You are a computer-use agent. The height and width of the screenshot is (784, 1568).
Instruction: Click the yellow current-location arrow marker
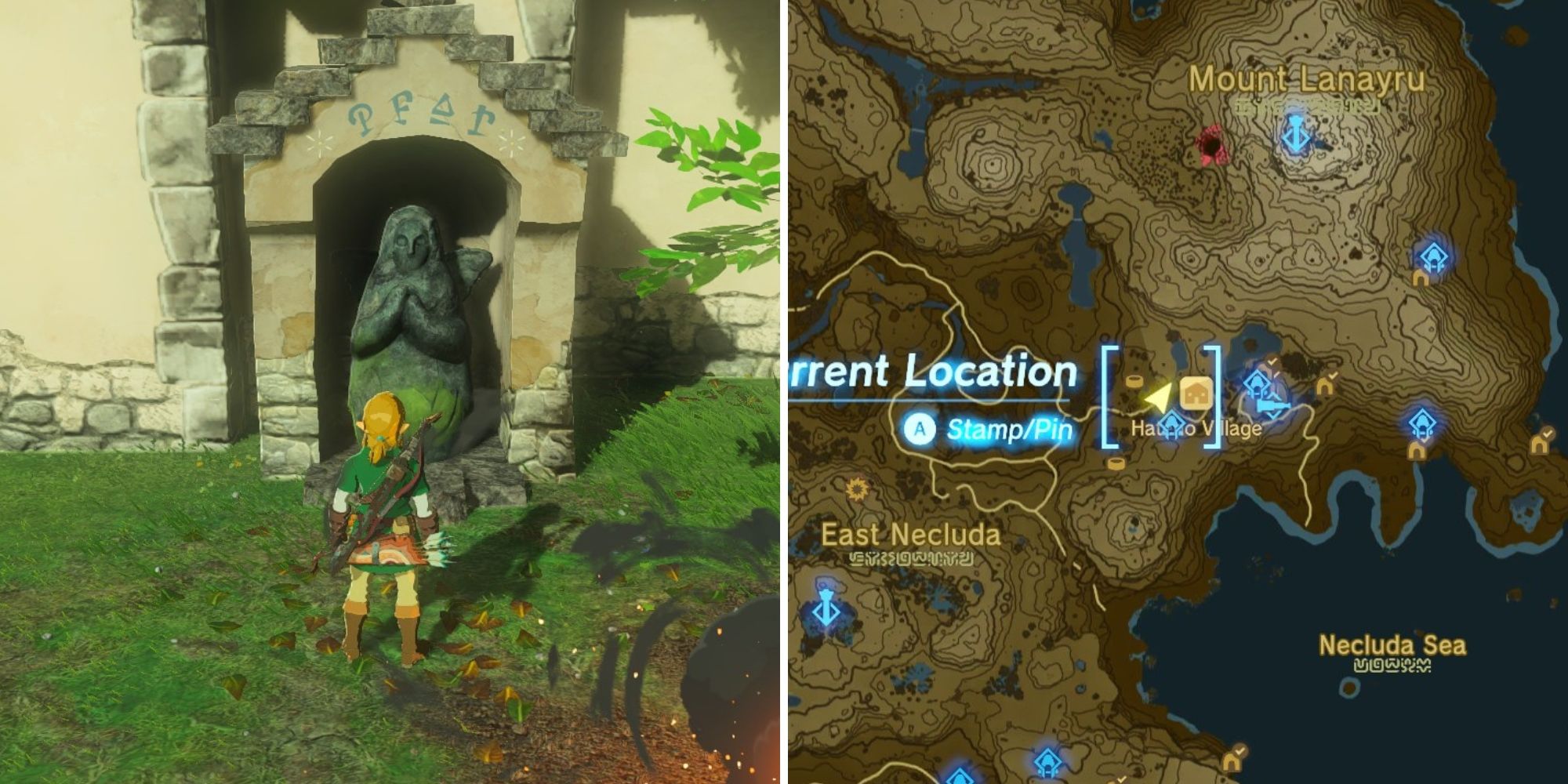coord(1159,397)
